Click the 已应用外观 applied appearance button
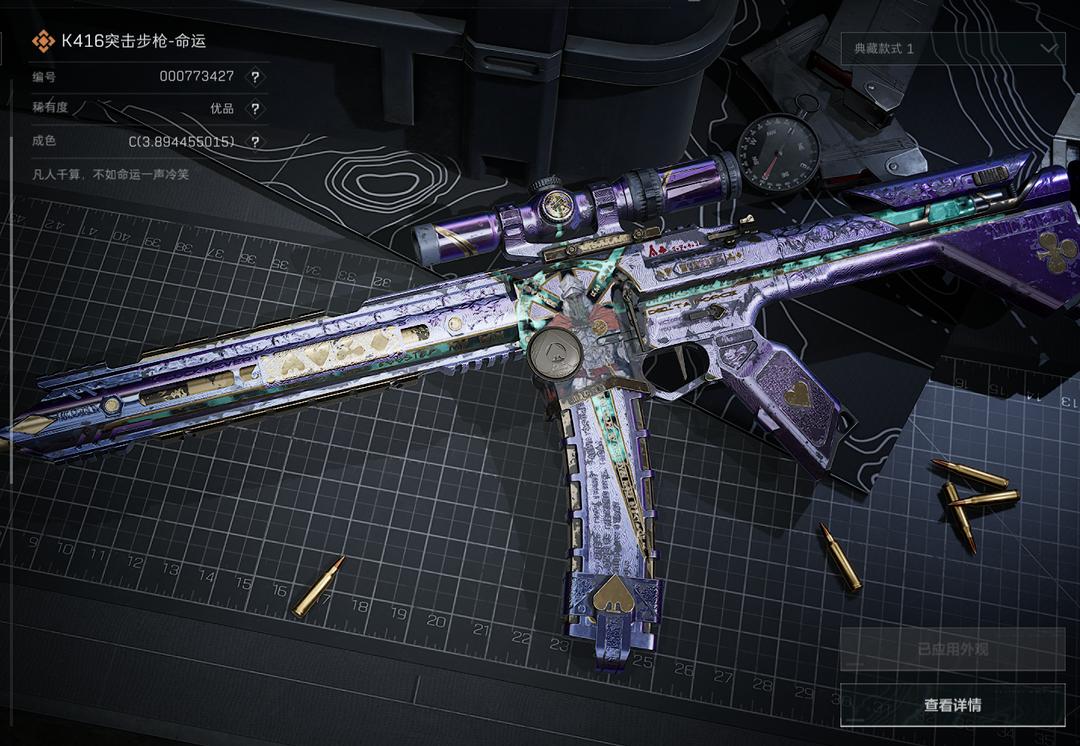Viewport: 1080px width, 746px height. pos(952,649)
